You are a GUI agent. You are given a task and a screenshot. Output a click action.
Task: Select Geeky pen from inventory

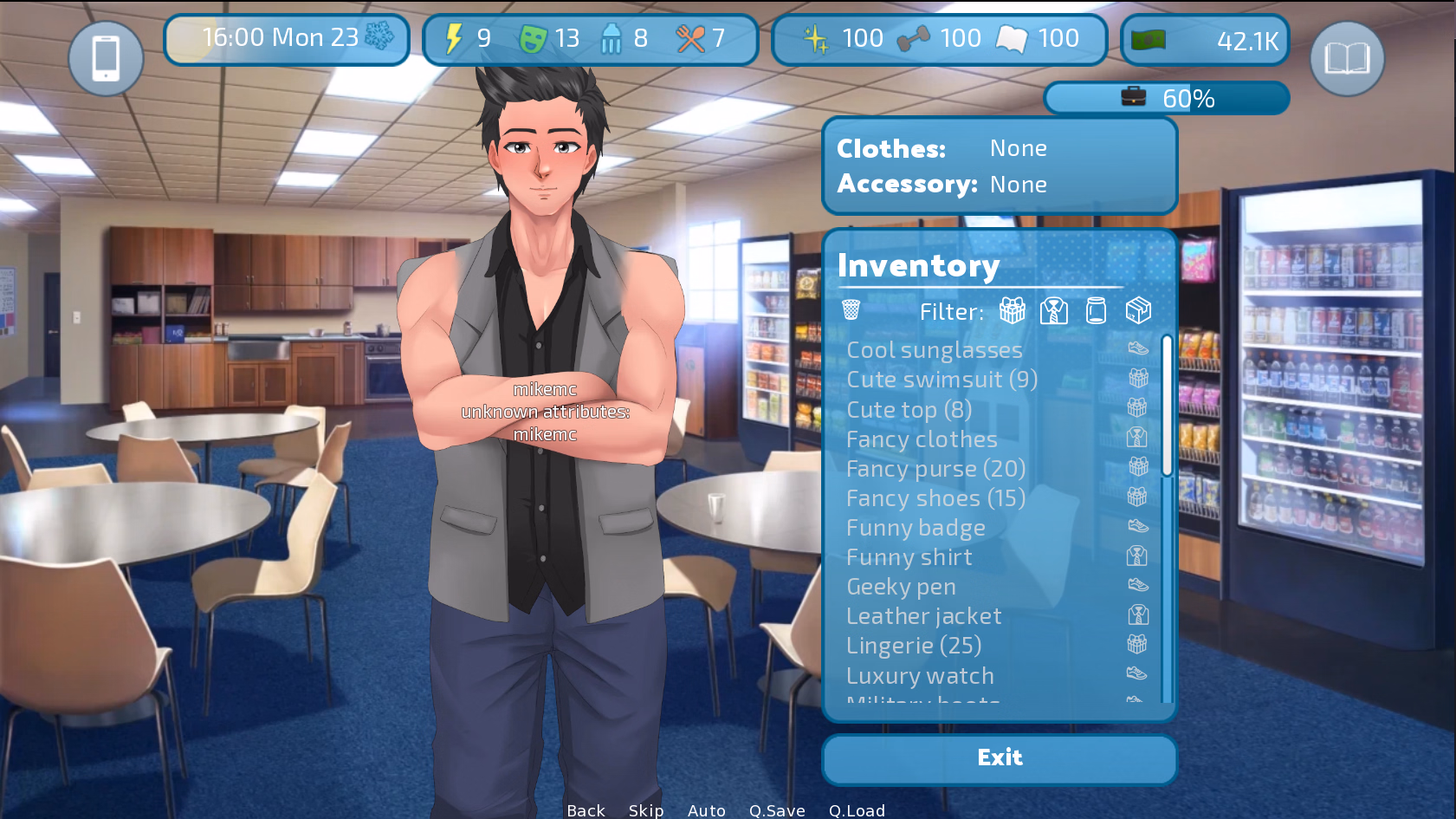click(901, 587)
